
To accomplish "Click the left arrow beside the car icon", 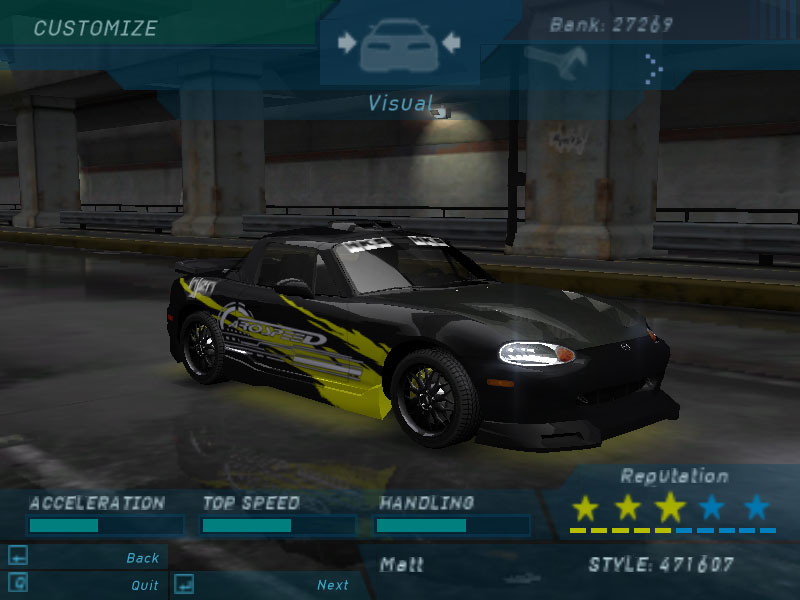I will point(347,43).
